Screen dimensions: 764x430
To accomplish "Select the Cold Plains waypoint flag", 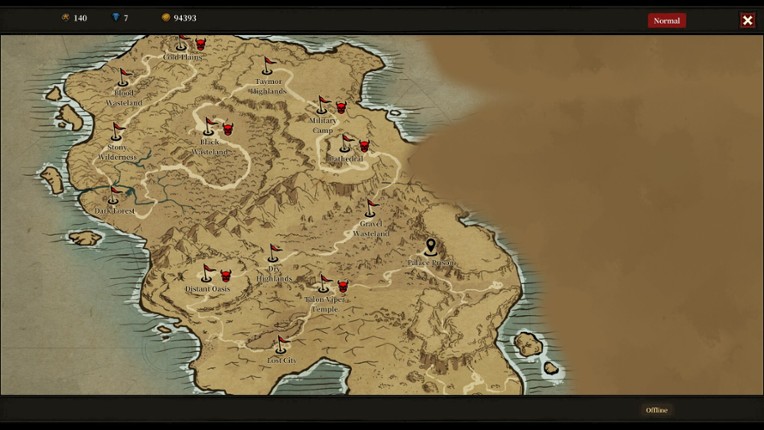I will [x=182, y=43].
